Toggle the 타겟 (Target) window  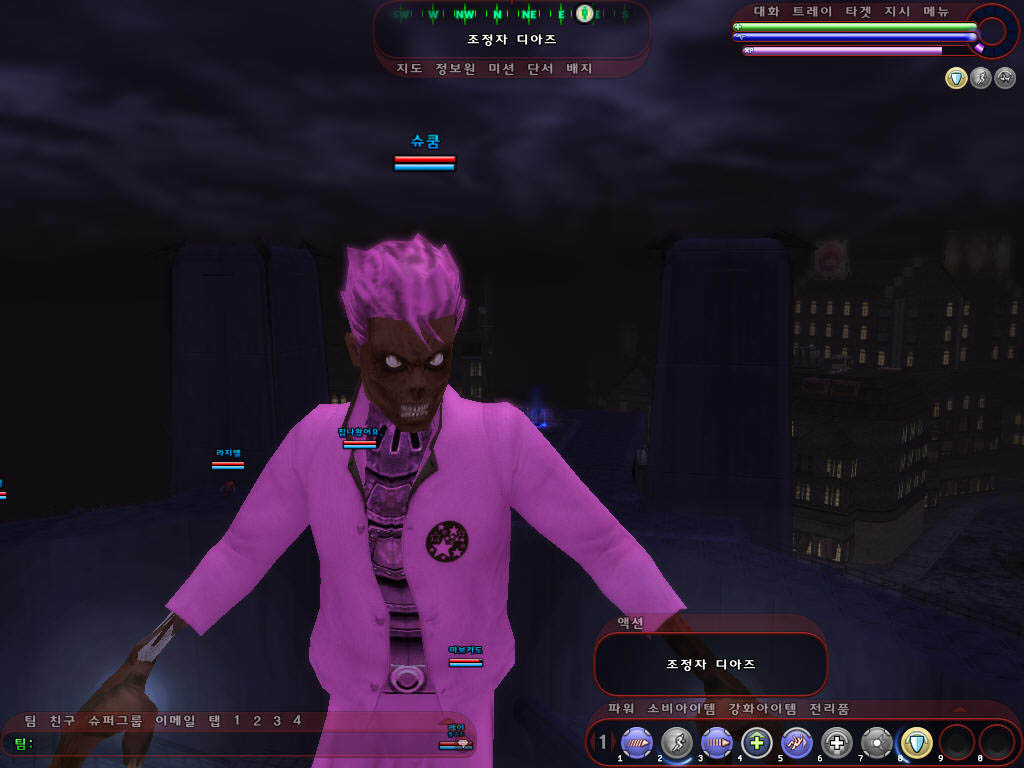858,12
